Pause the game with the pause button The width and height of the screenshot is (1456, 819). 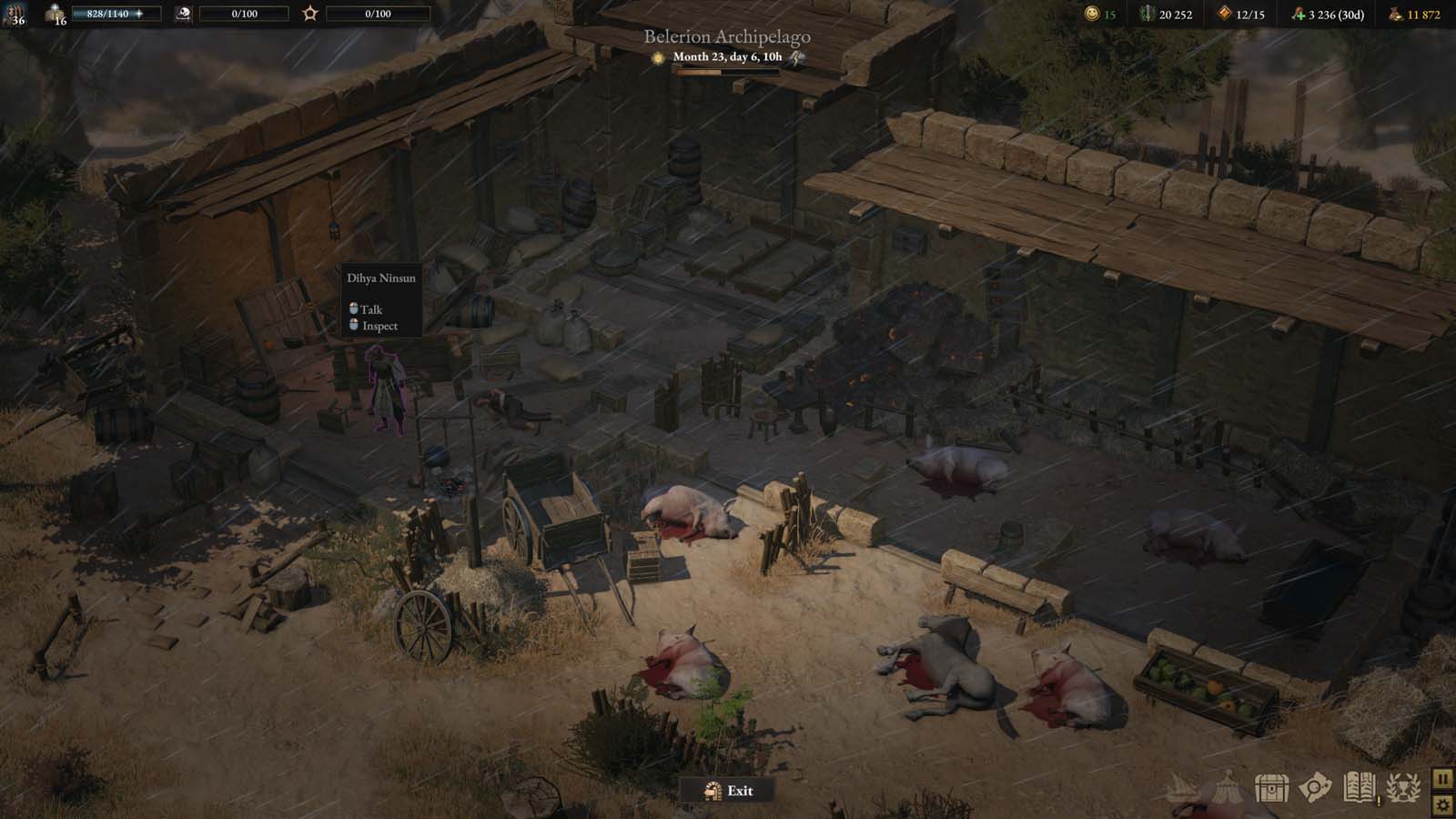tap(1442, 779)
